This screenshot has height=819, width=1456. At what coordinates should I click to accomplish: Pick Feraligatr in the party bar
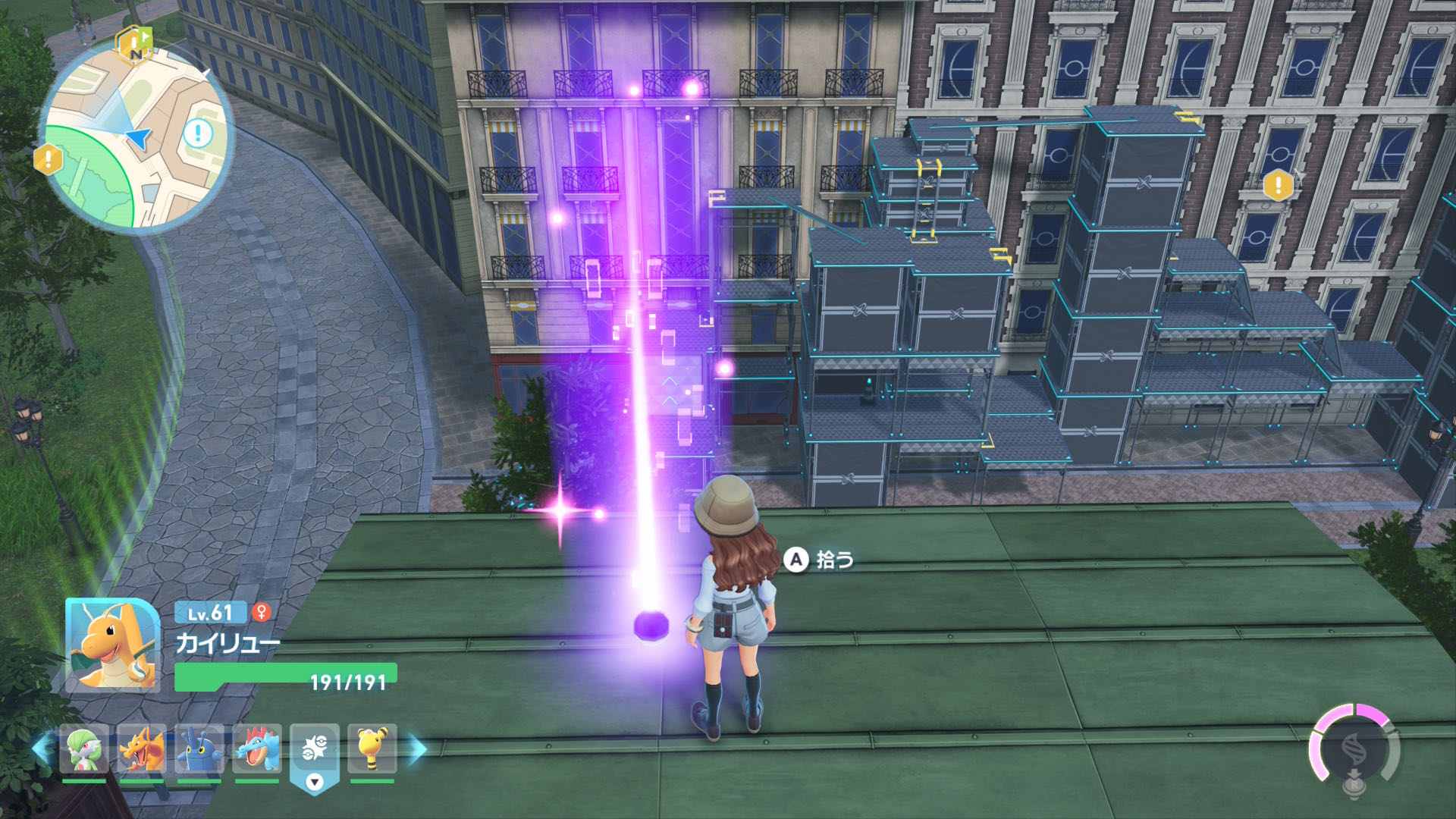point(257,748)
